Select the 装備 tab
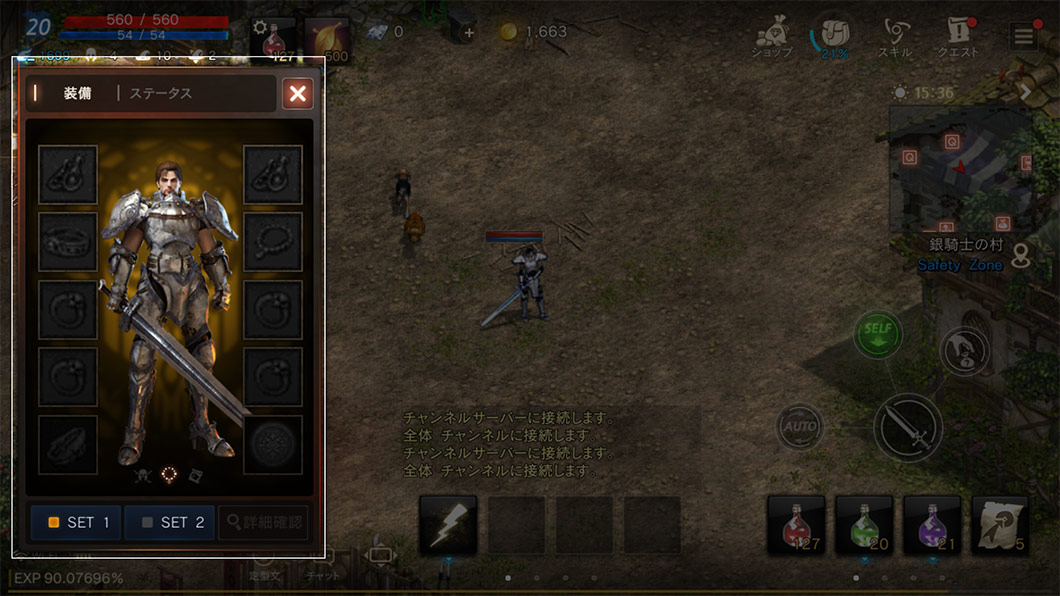The width and height of the screenshot is (1060, 596). (x=77, y=94)
